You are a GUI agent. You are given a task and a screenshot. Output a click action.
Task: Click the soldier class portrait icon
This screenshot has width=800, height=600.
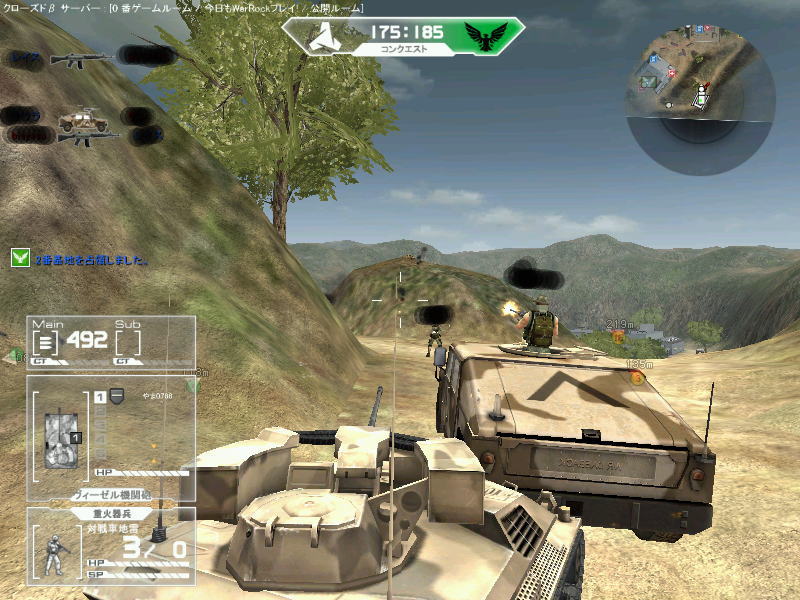(x=56, y=552)
